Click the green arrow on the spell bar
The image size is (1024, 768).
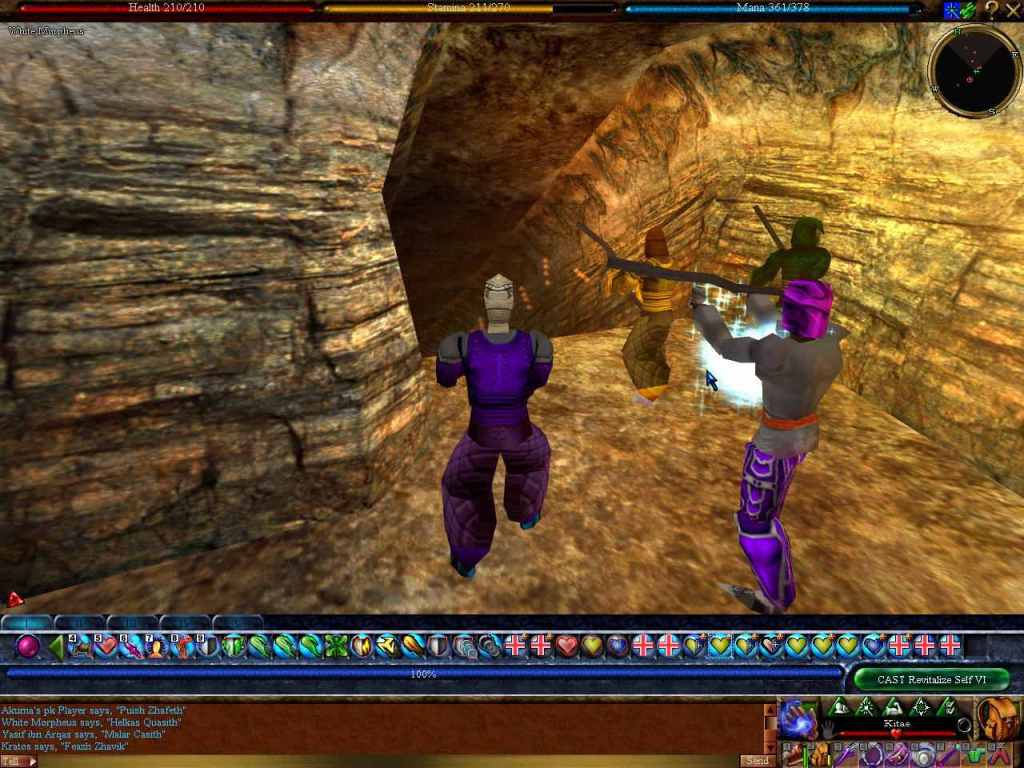click(55, 646)
